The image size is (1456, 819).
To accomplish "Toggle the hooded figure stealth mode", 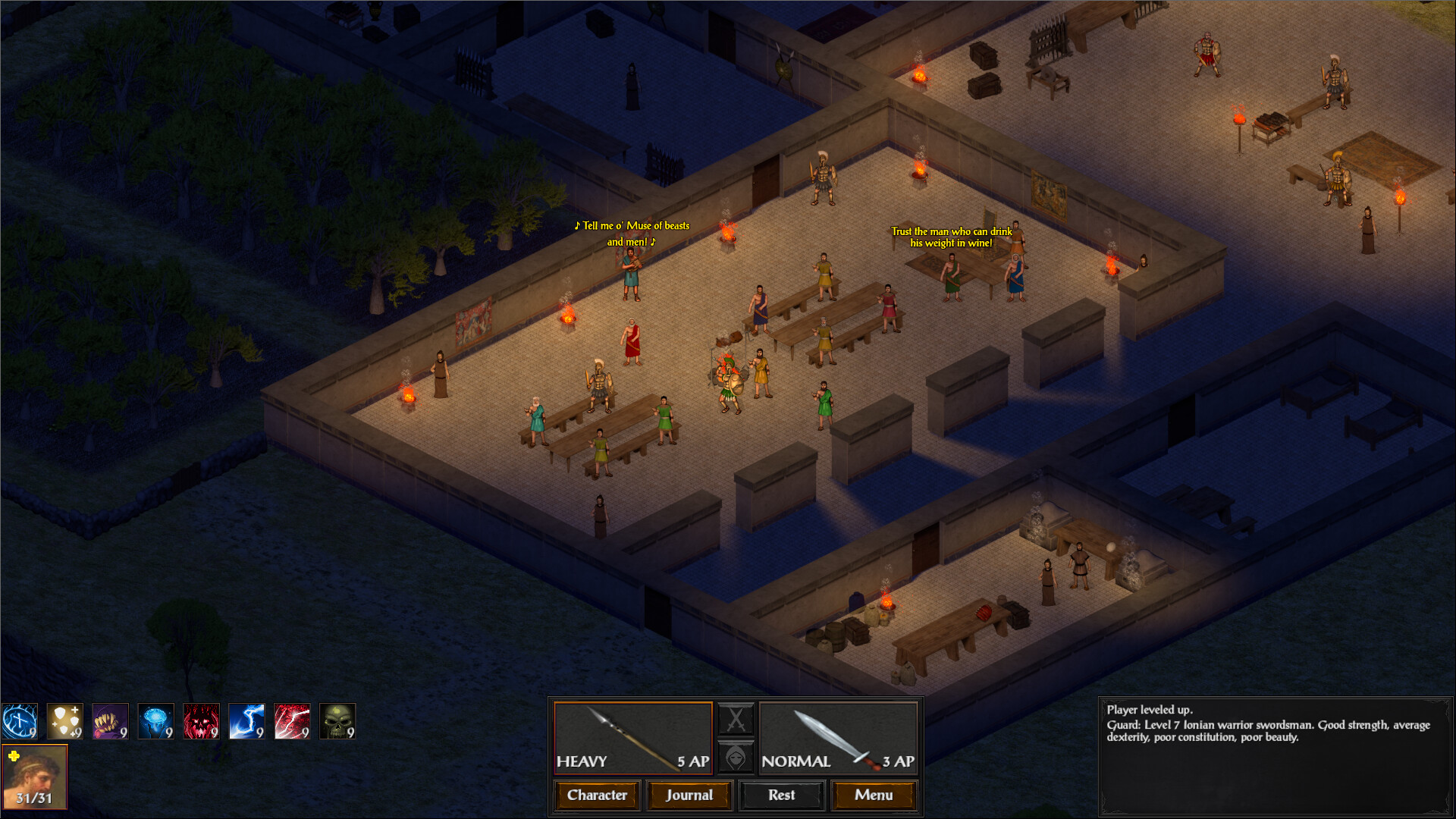I will [736, 756].
